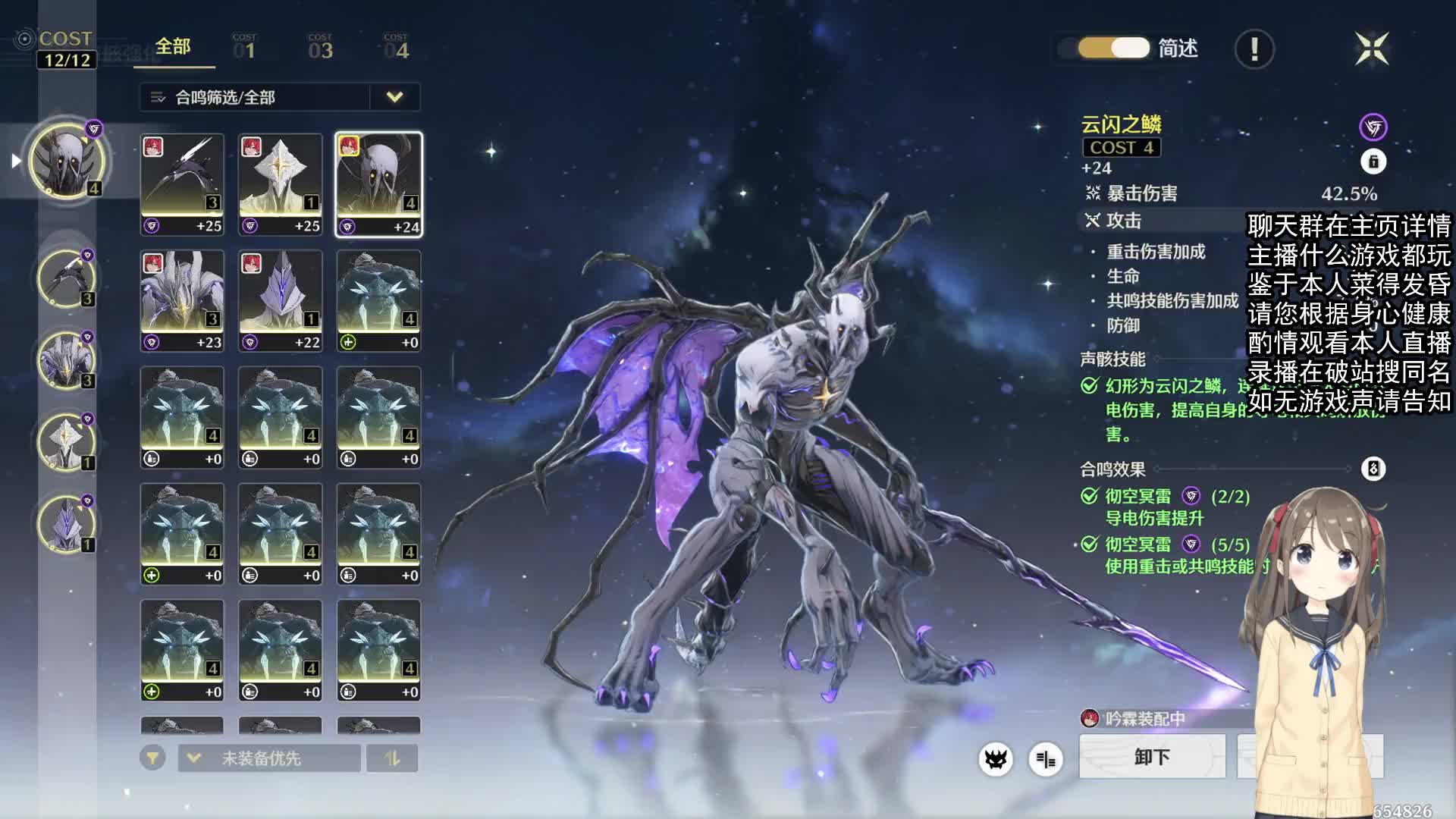Select the COST 3 filter tab
Viewport: 1456px width, 819px height.
320,48
